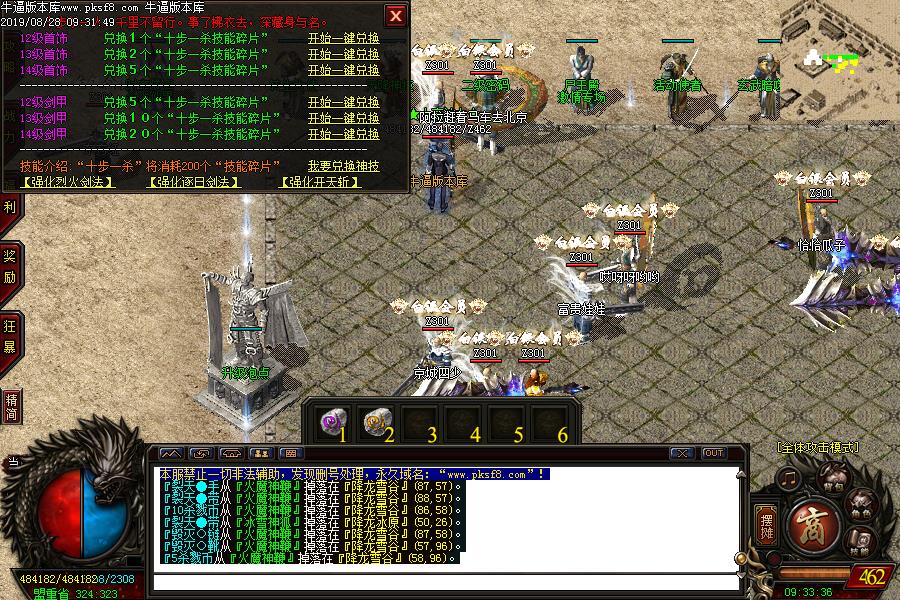
Task: Start one-click exchange for 13级剑甲
Action: click(343, 118)
